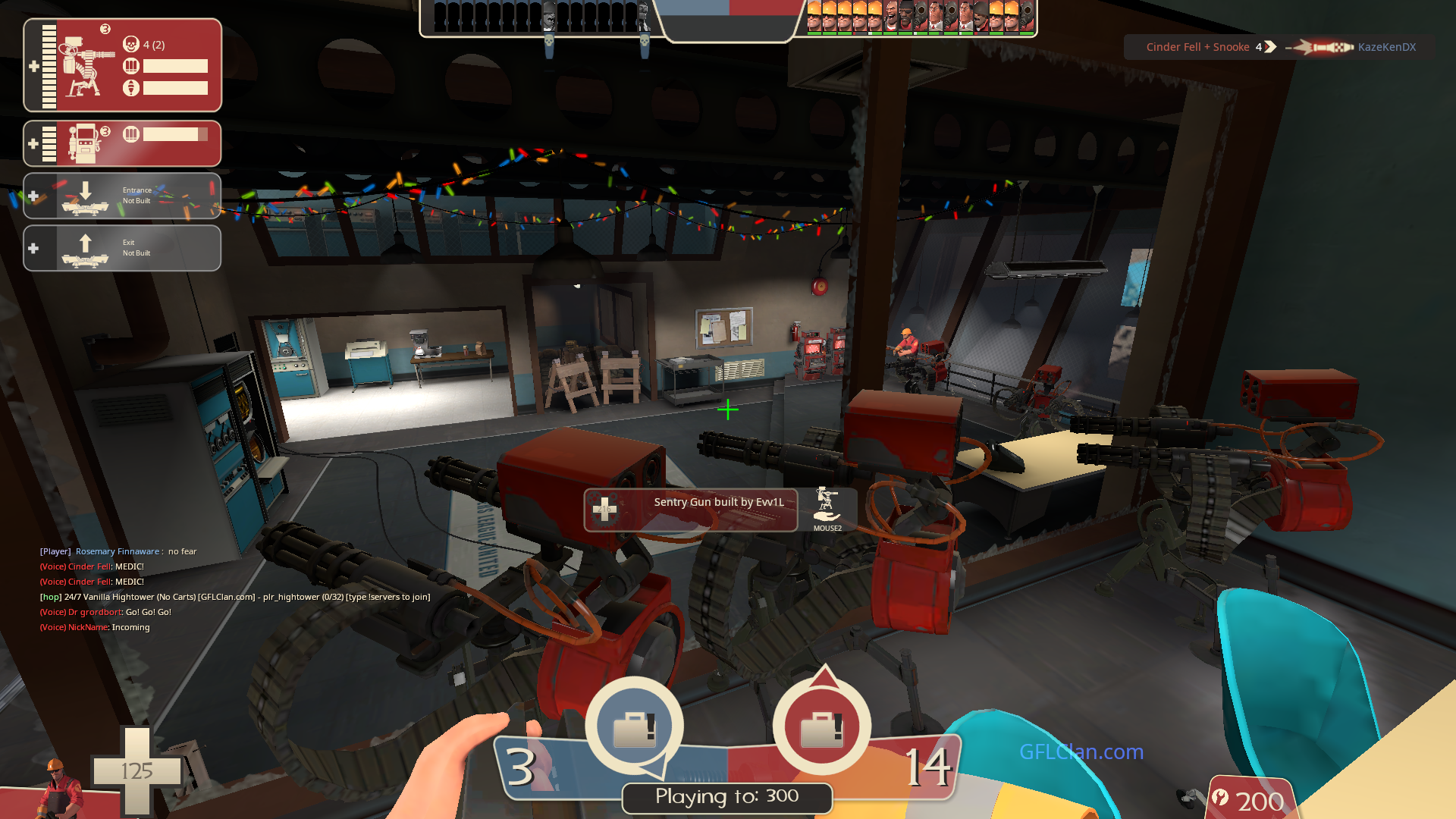Viewport: 1456px width, 819px height.
Task: Select Rosemary Finnaware's 'no fear' chat message
Action: [x=118, y=551]
